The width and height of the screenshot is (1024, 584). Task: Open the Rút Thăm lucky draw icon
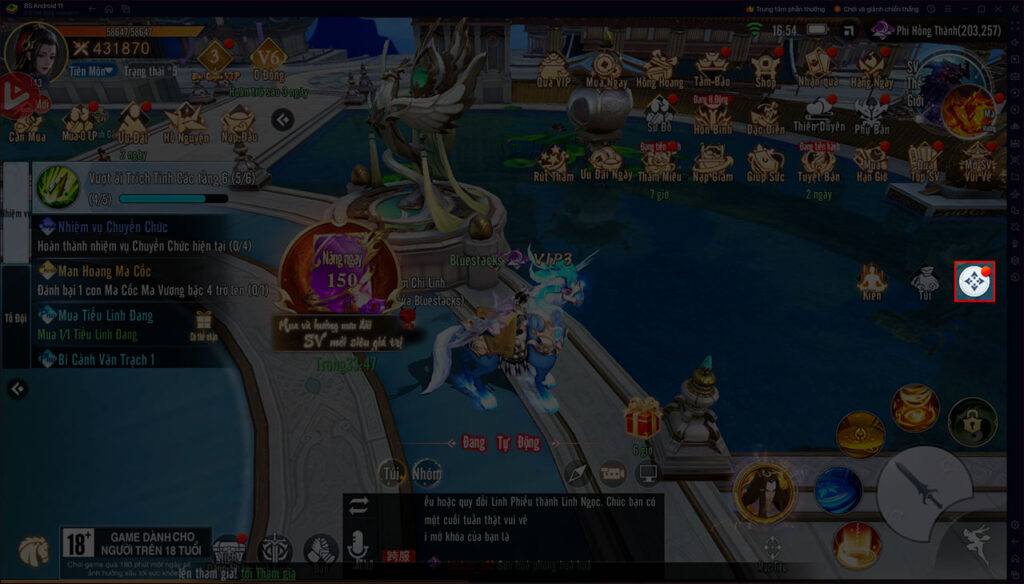553,160
